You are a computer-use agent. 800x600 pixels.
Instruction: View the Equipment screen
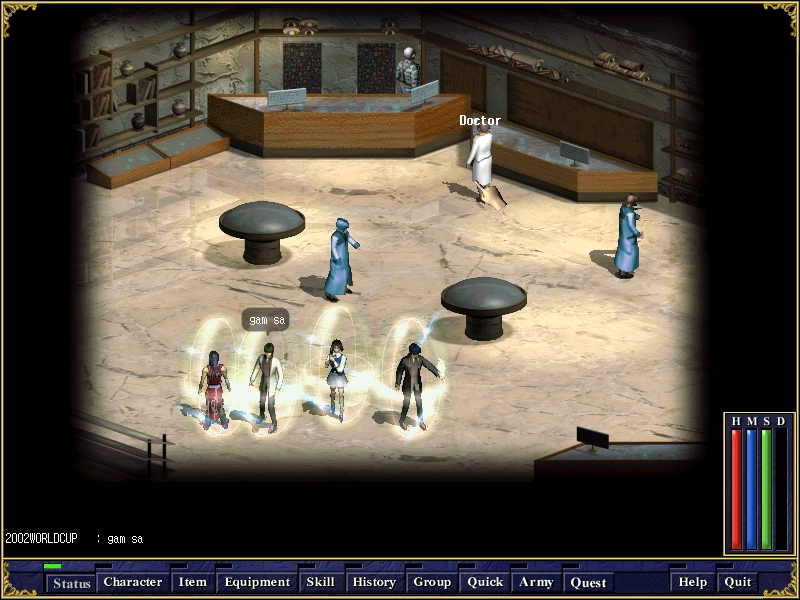[257, 582]
